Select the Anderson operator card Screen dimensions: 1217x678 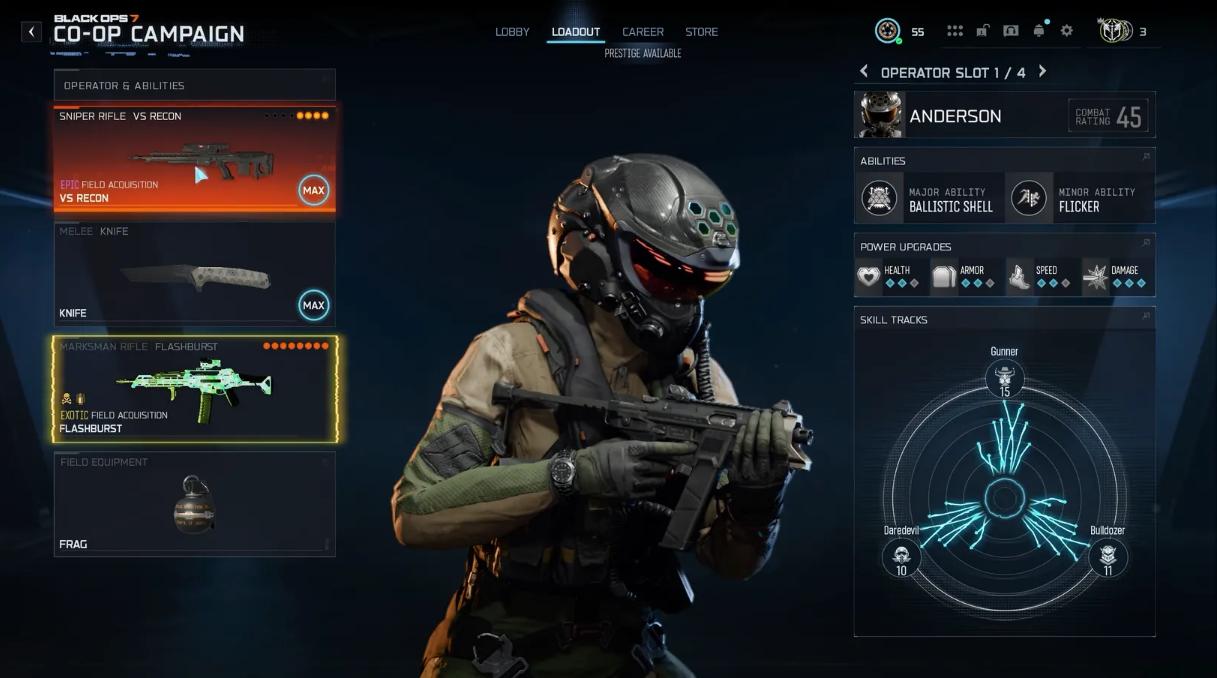coord(1004,116)
